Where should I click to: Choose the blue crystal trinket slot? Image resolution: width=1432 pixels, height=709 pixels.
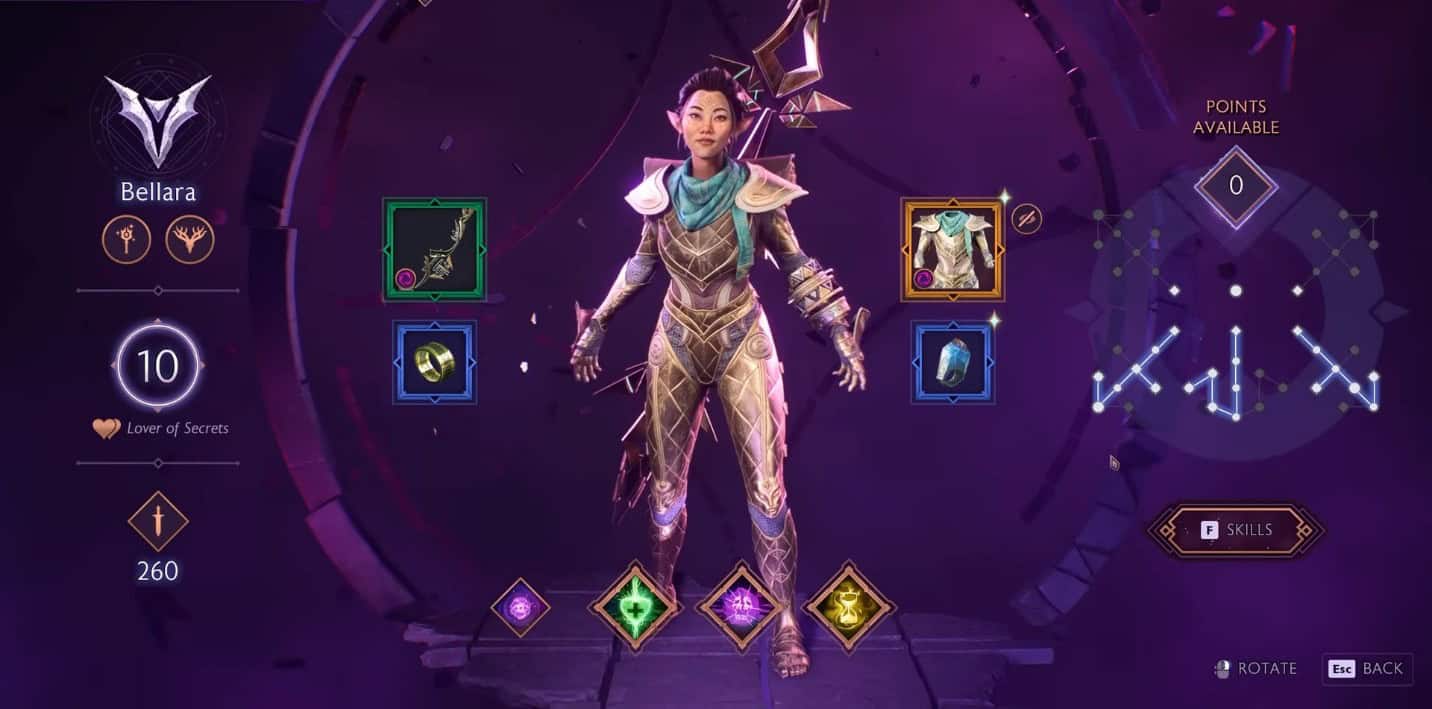point(953,362)
